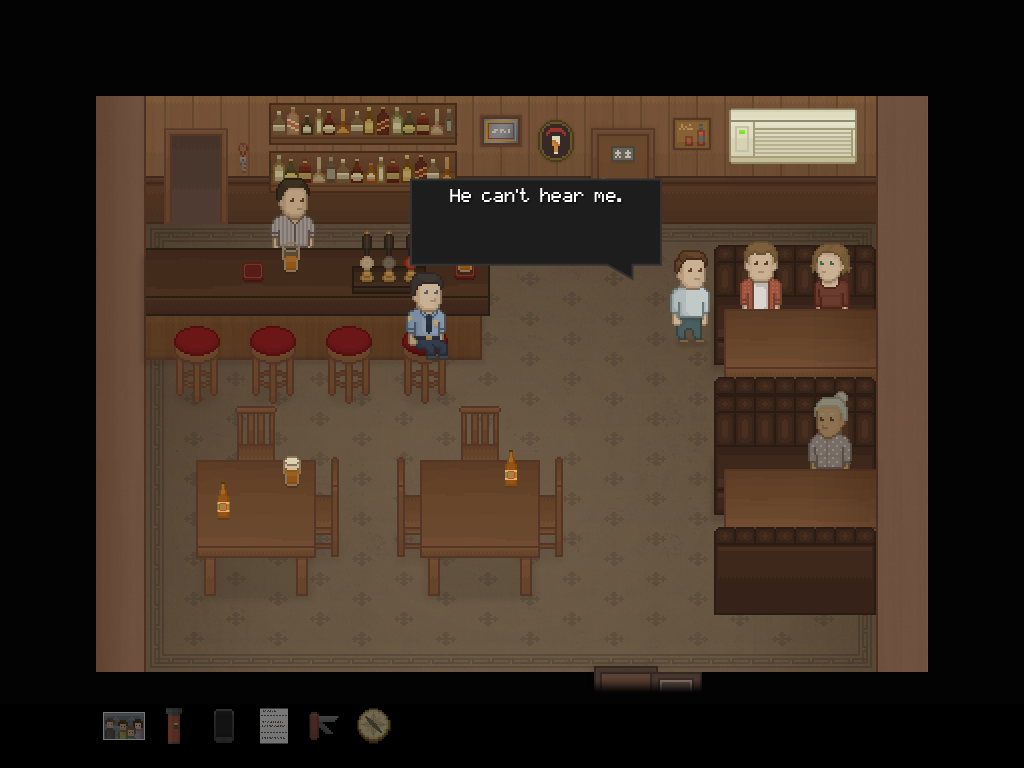The height and width of the screenshot is (768, 1024).
Task: Select the mobile phone inventory item
Action: coord(224,726)
